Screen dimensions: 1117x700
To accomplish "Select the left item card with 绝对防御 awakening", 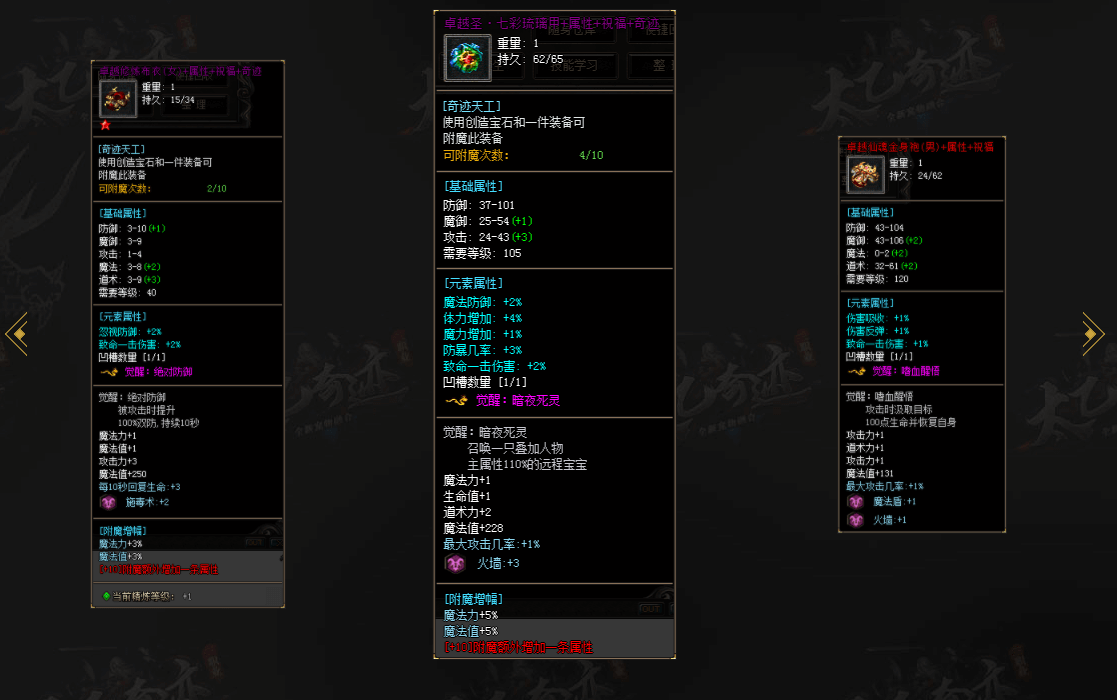I will pos(188,334).
